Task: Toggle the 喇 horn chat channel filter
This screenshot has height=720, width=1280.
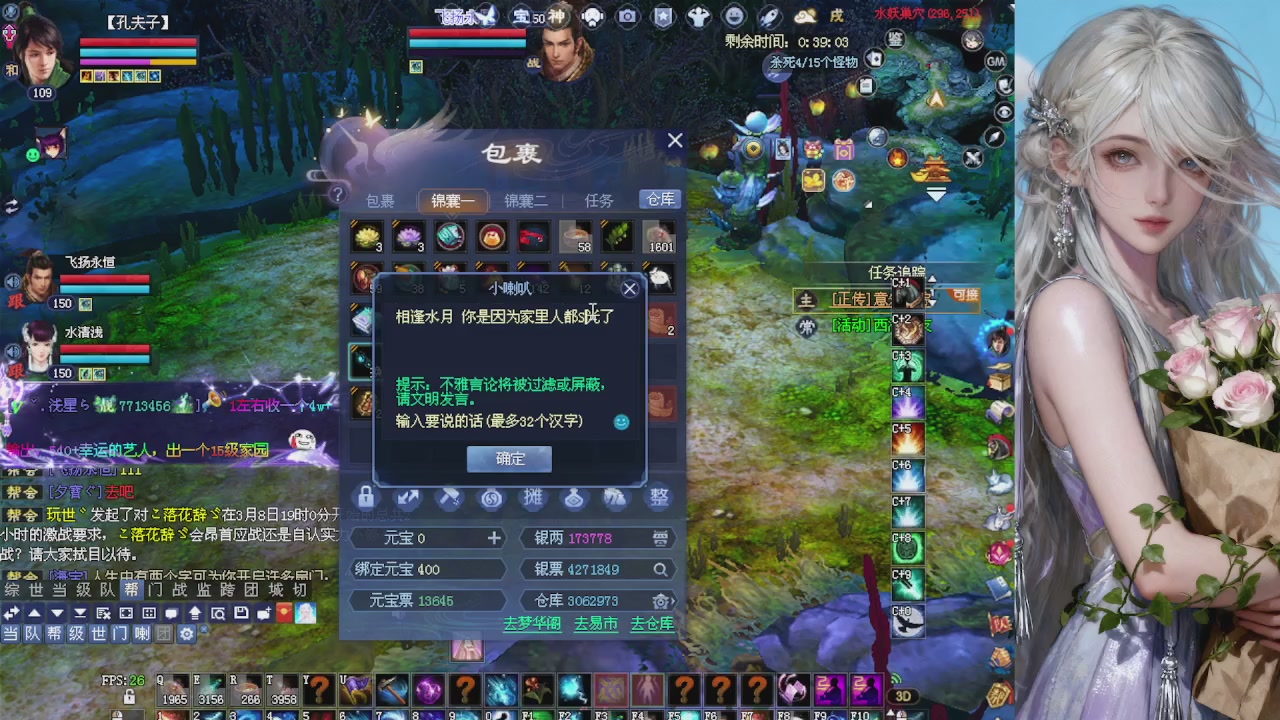Action: [142, 635]
